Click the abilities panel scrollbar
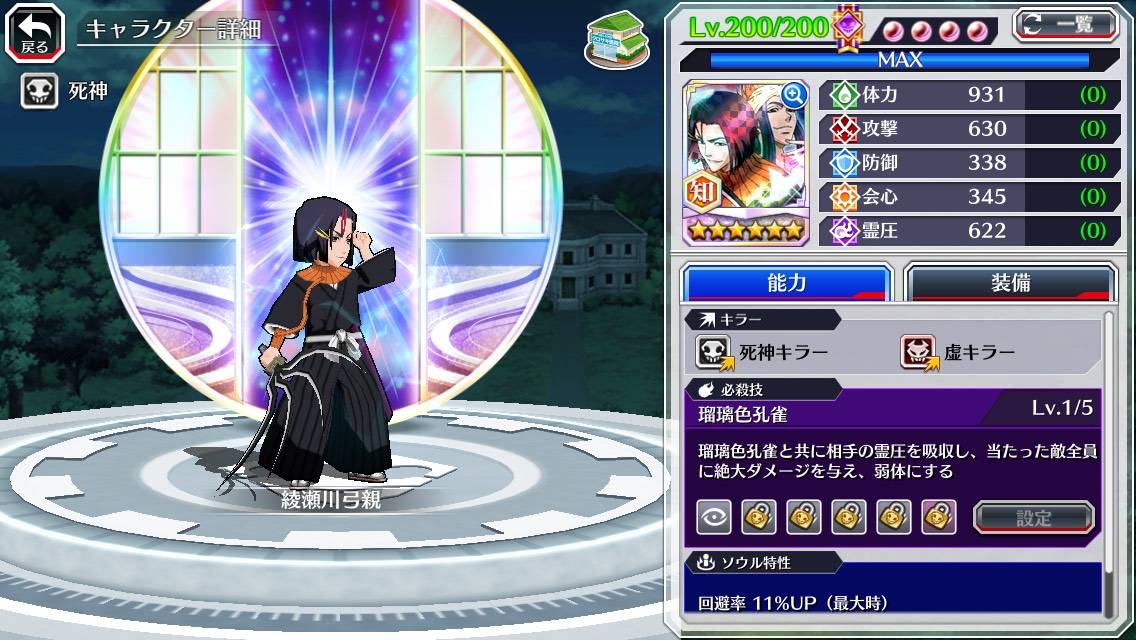 coord(1108,460)
